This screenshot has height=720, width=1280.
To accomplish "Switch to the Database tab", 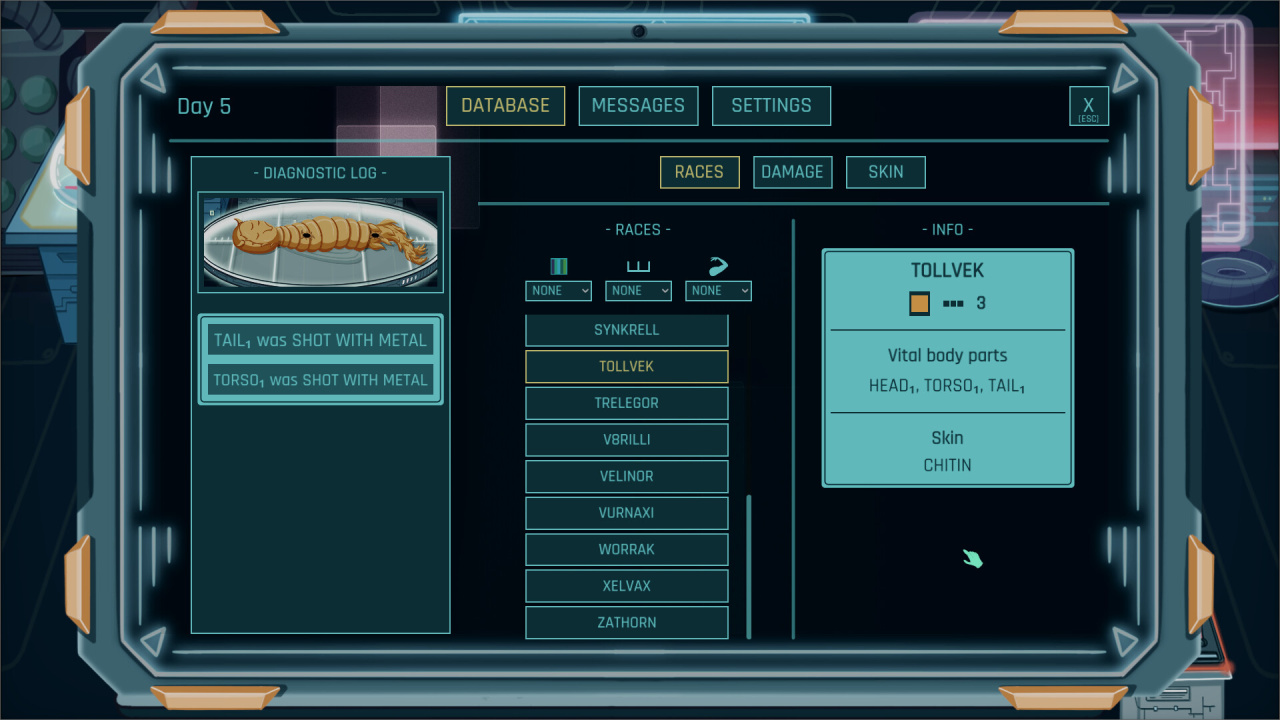I will tap(505, 106).
